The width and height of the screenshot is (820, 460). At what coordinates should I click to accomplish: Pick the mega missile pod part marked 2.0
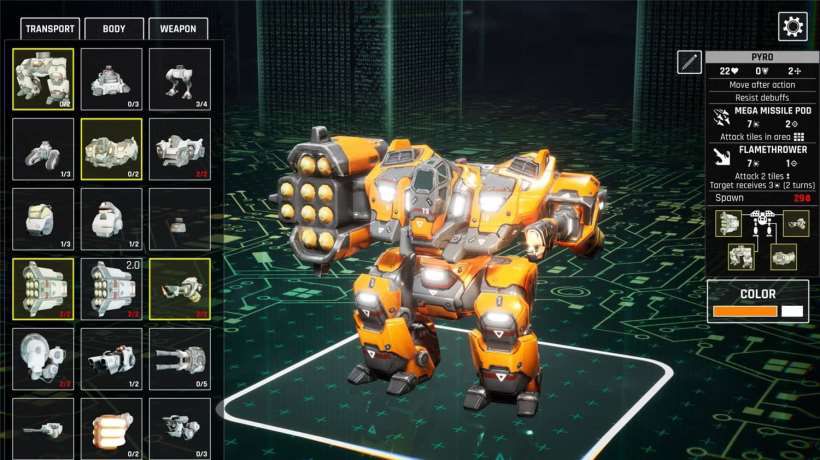(111, 288)
